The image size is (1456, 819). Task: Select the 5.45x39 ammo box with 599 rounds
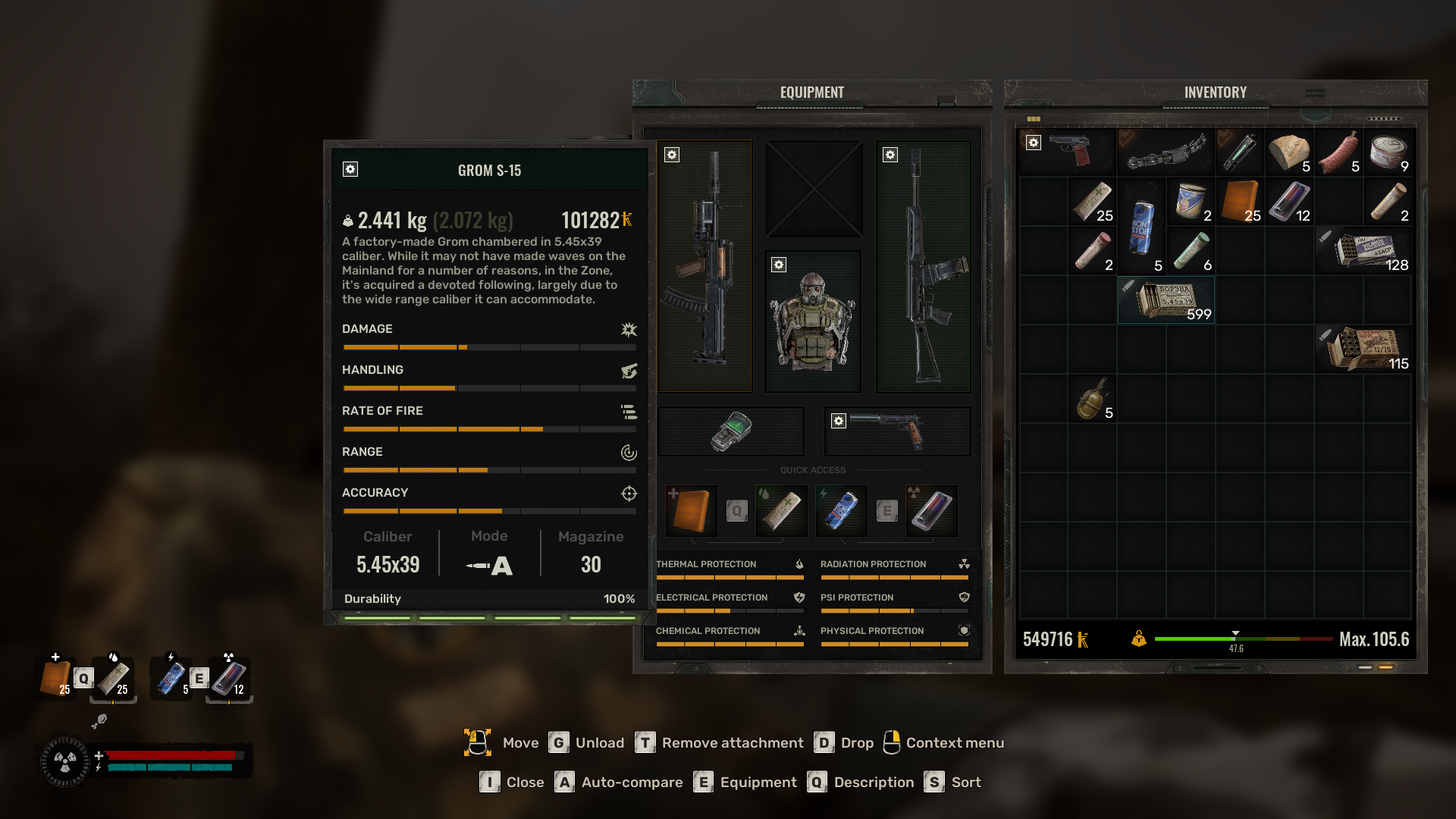1166,300
